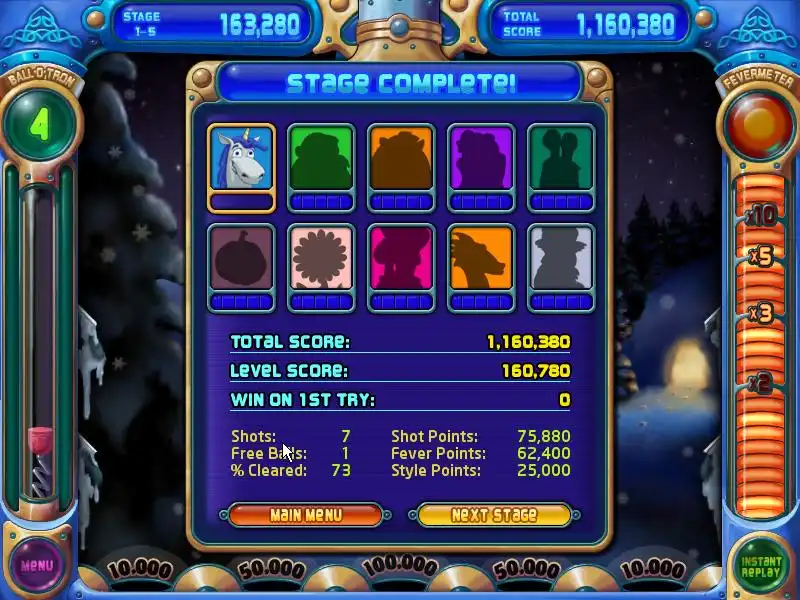Watch the Instant Replay
Screen dimensions: 800x600
click(761, 566)
